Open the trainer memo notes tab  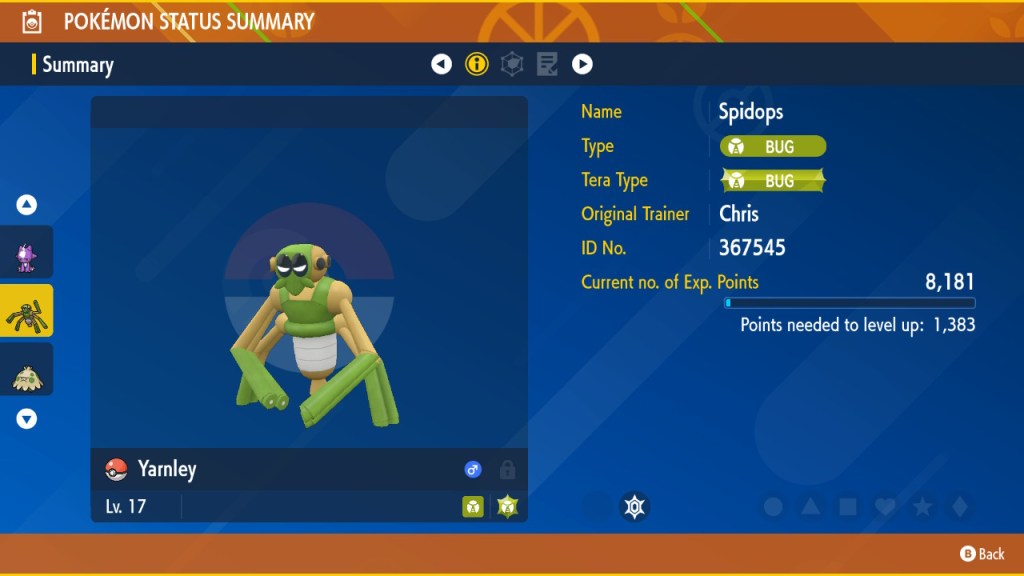pos(547,65)
